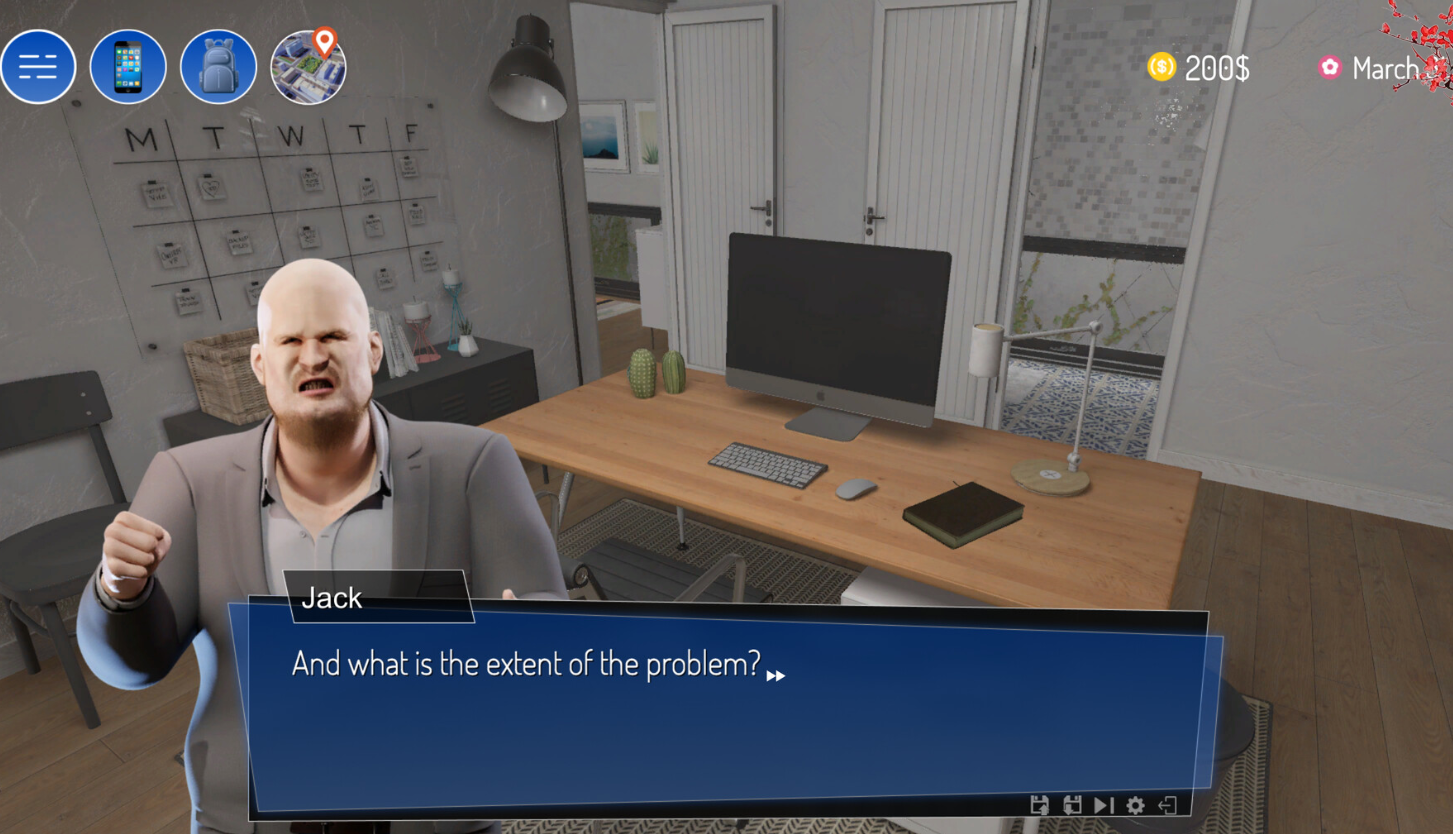This screenshot has height=834, width=1453.
Task: Skip dialogue with the skip-forward icon
Action: point(1104,805)
